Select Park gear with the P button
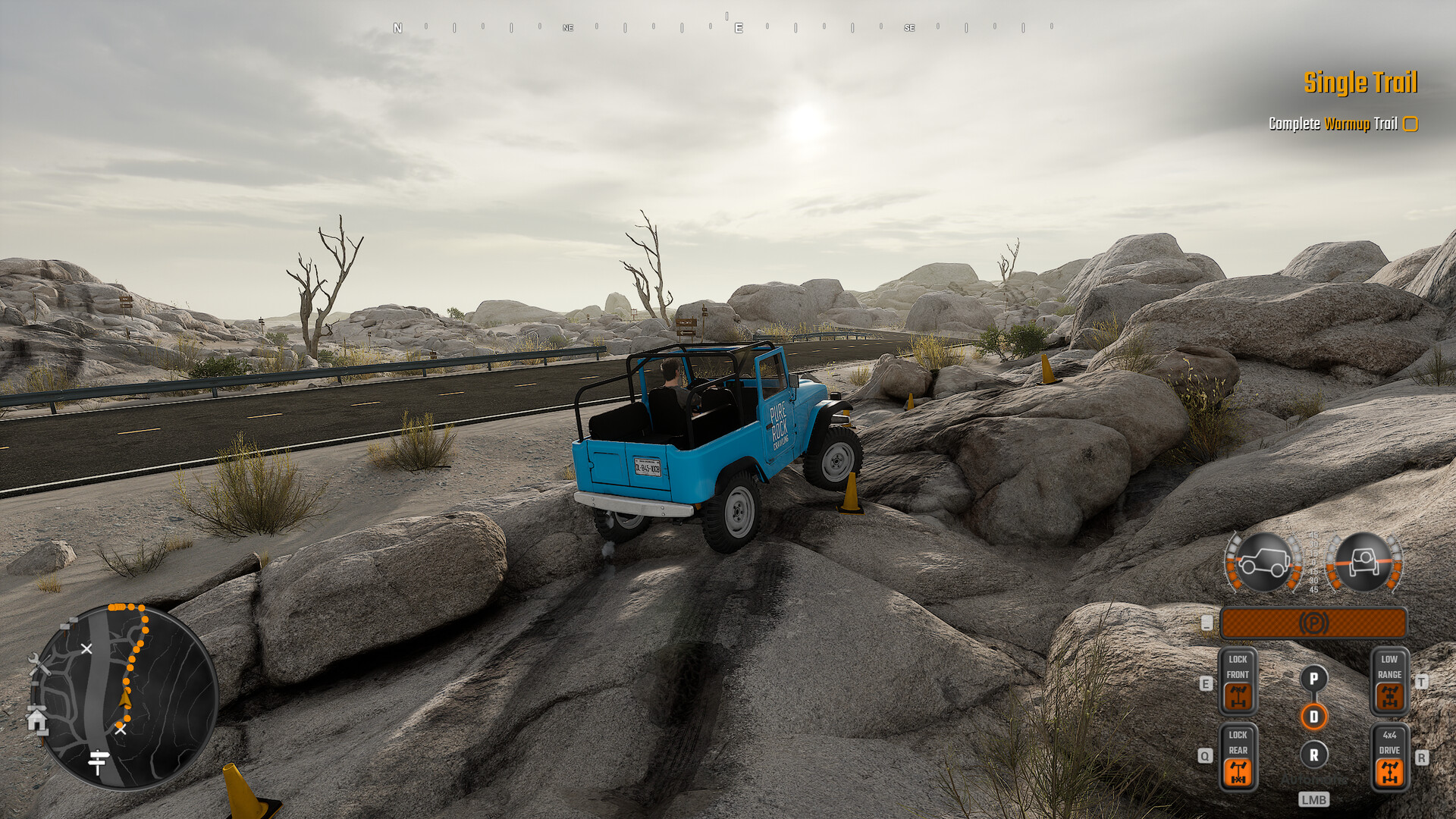 [x=1313, y=678]
